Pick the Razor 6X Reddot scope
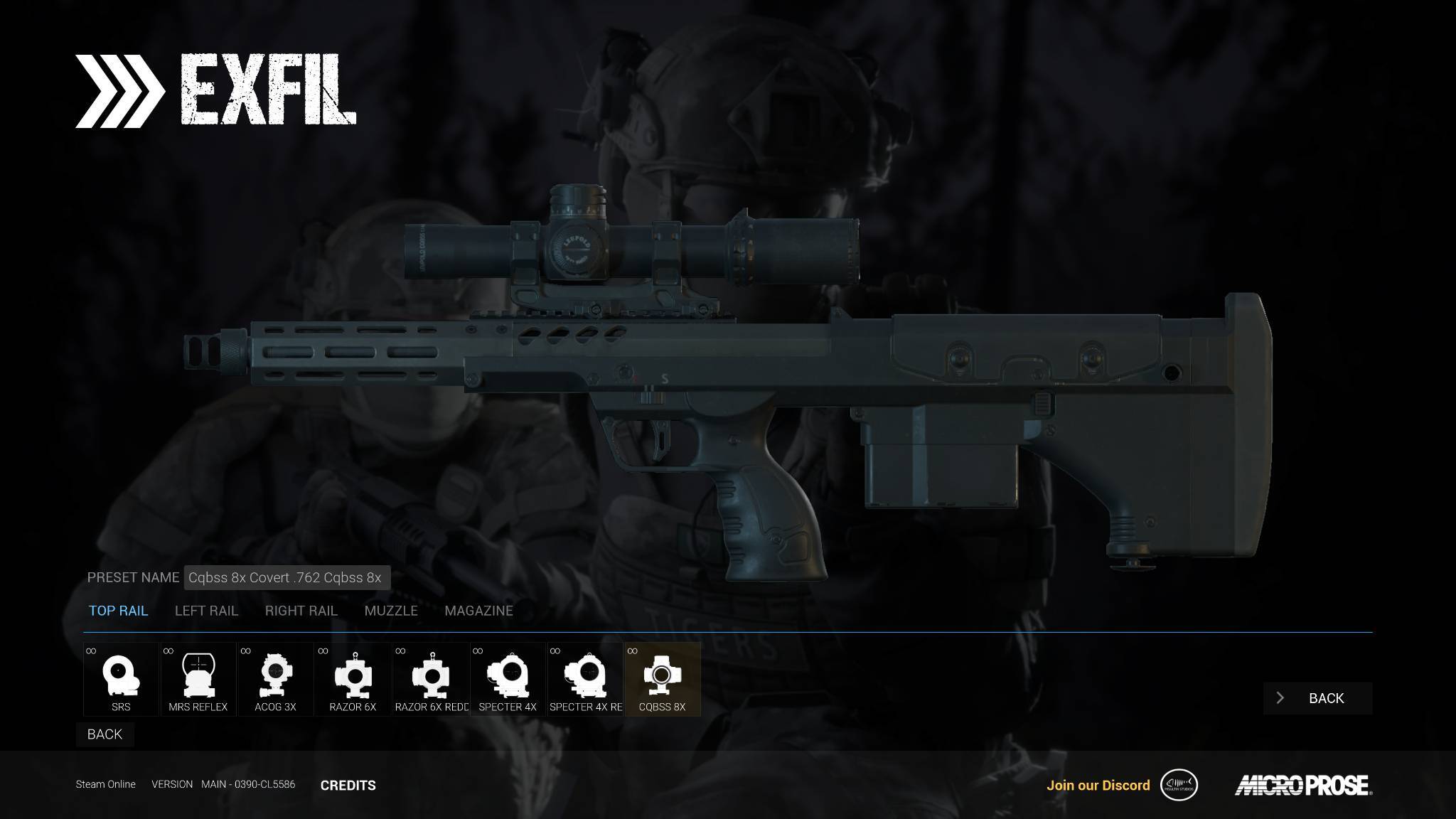This screenshot has width=1456, height=819. coord(431,679)
